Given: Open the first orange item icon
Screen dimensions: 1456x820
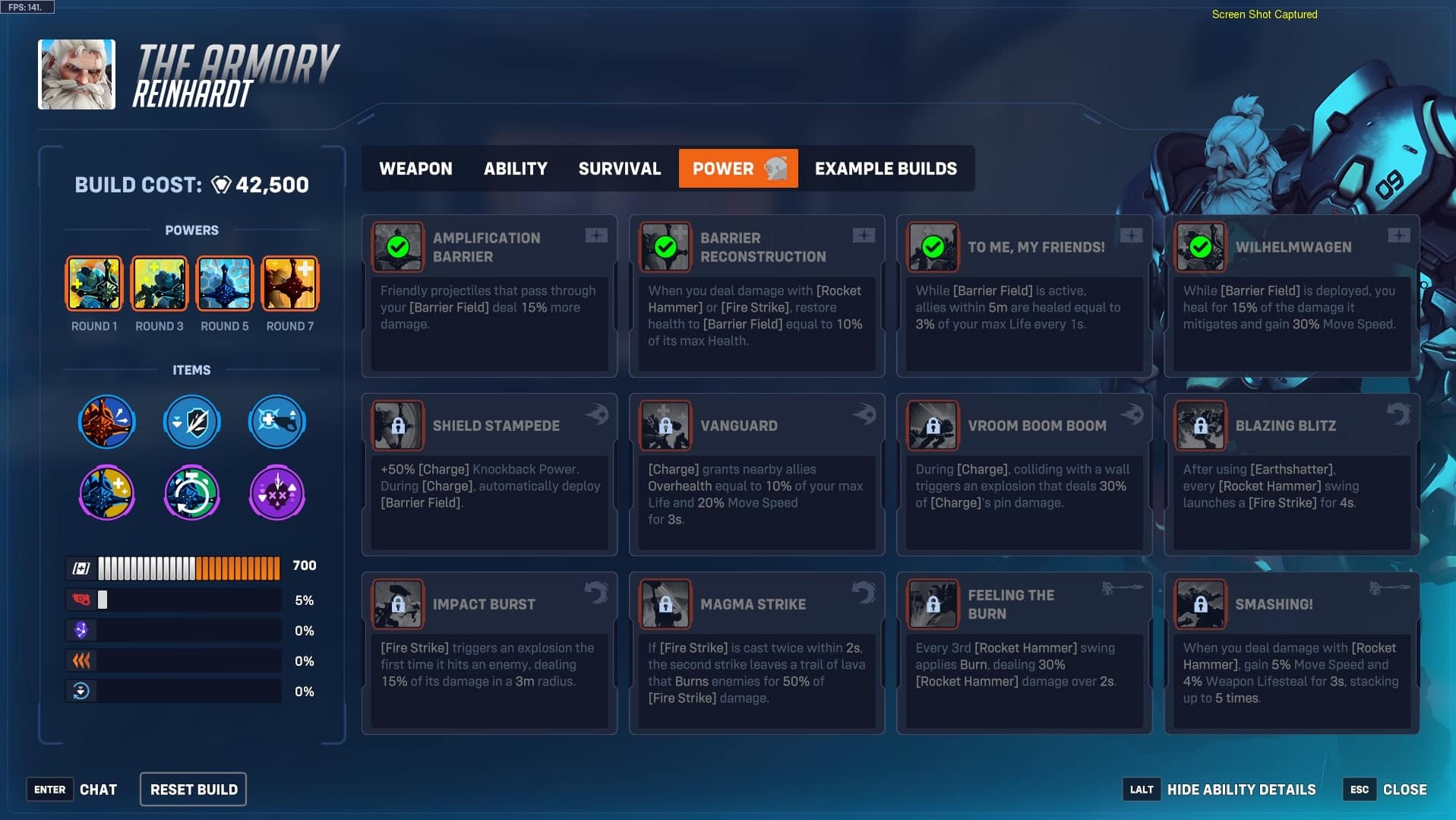Looking at the screenshot, I should point(106,421).
